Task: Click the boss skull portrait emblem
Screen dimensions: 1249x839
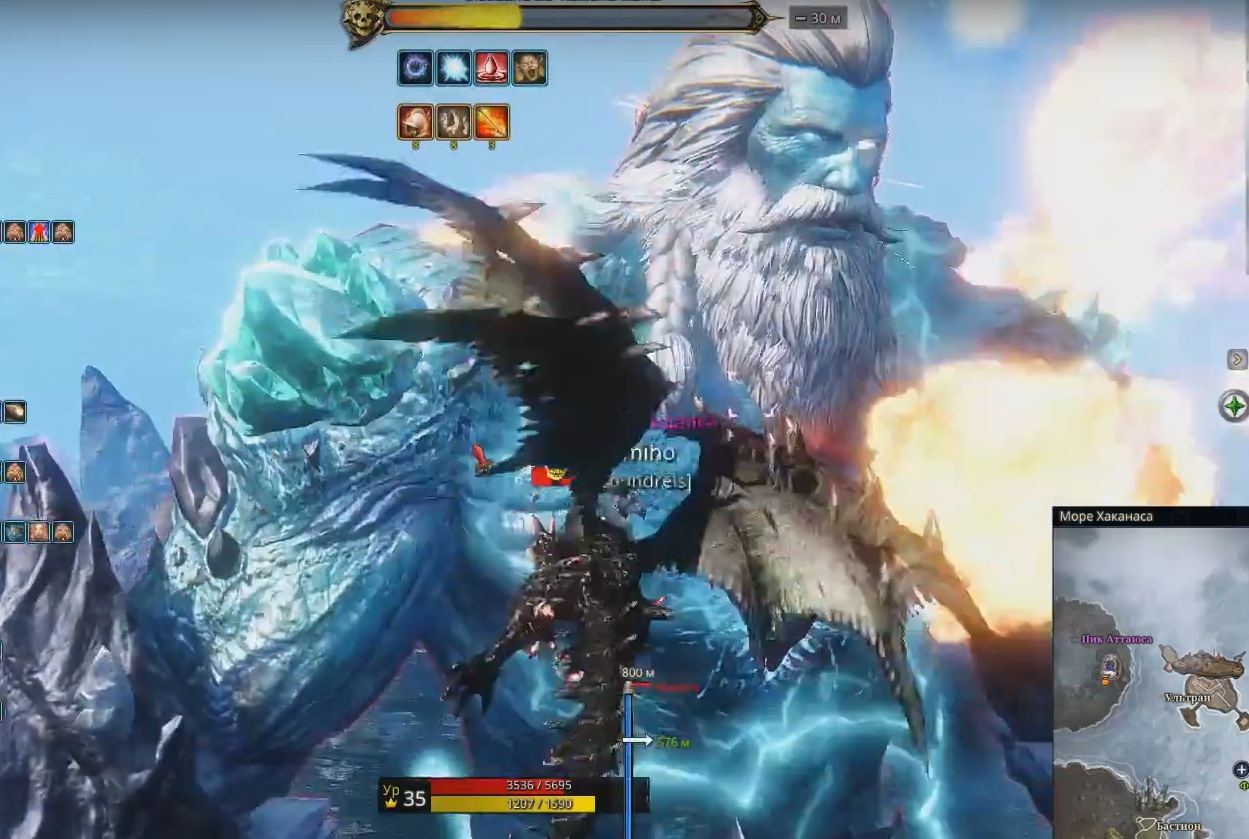Action: [x=361, y=21]
